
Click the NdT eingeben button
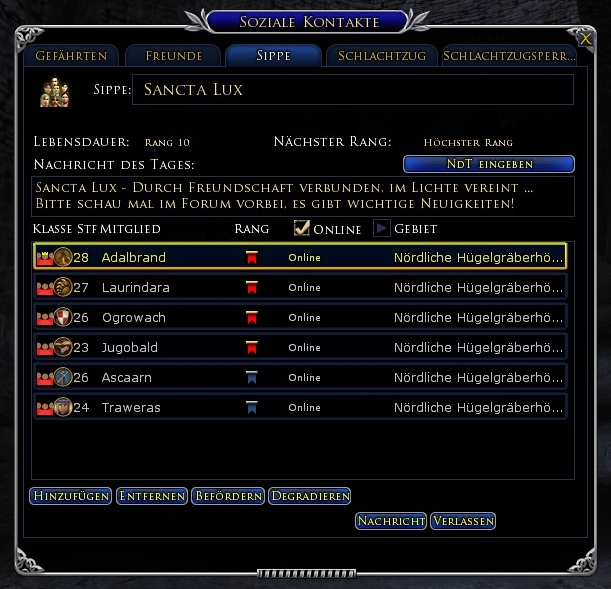(x=488, y=164)
